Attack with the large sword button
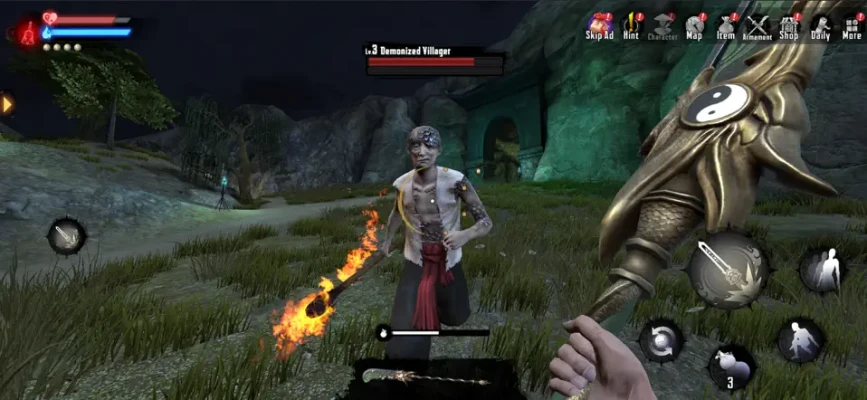This screenshot has height=400, width=867. (726, 269)
